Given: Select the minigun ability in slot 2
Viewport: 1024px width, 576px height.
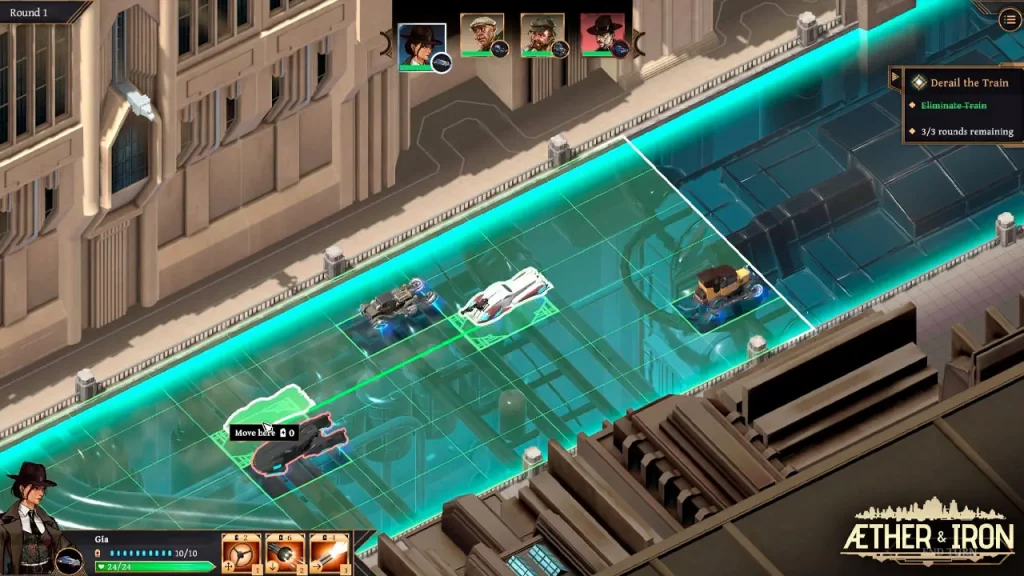Looking at the screenshot, I should pos(285,551).
